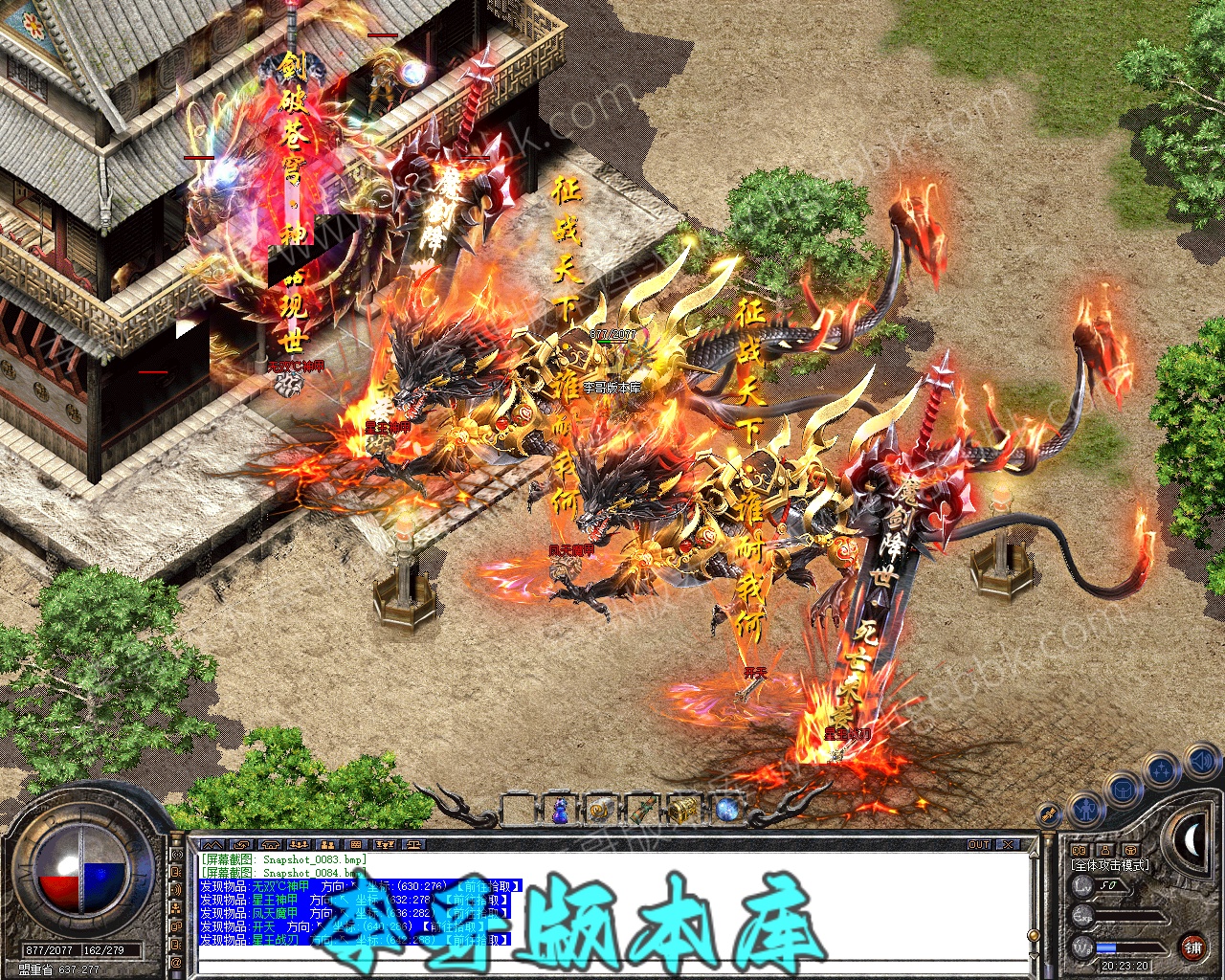Open the red 铺 shop button
Viewport: 1225px width, 980px height.
[1192, 947]
